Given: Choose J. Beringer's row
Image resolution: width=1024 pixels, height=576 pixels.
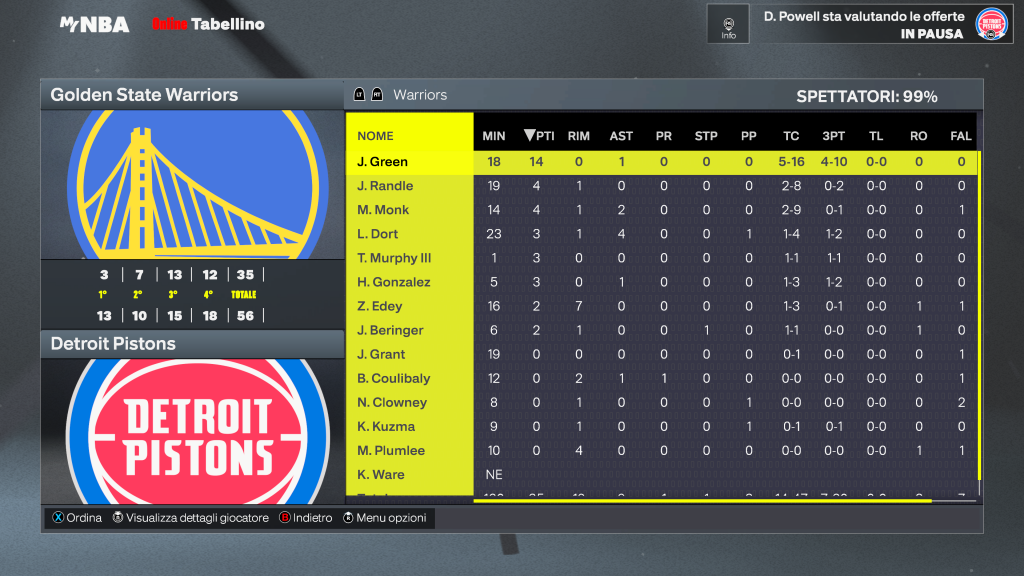Looking at the screenshot, I should 390,330.
